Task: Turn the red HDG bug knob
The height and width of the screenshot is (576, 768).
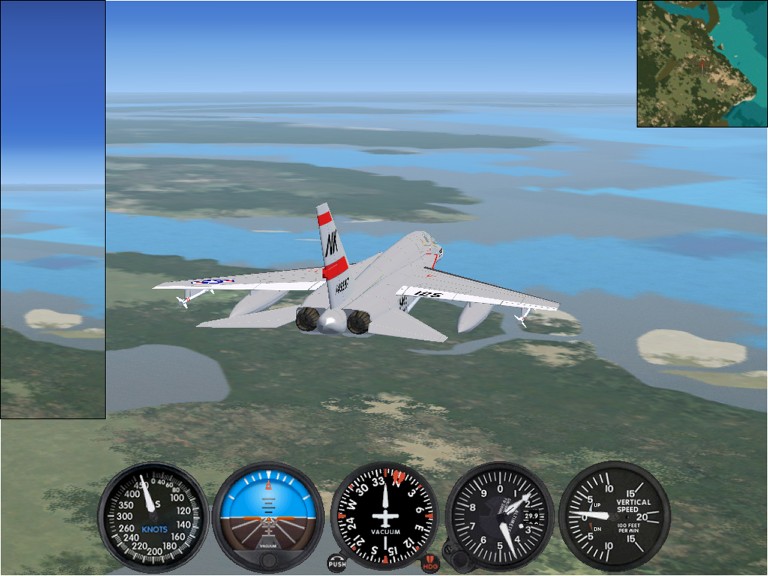Action: click(431, 564)
